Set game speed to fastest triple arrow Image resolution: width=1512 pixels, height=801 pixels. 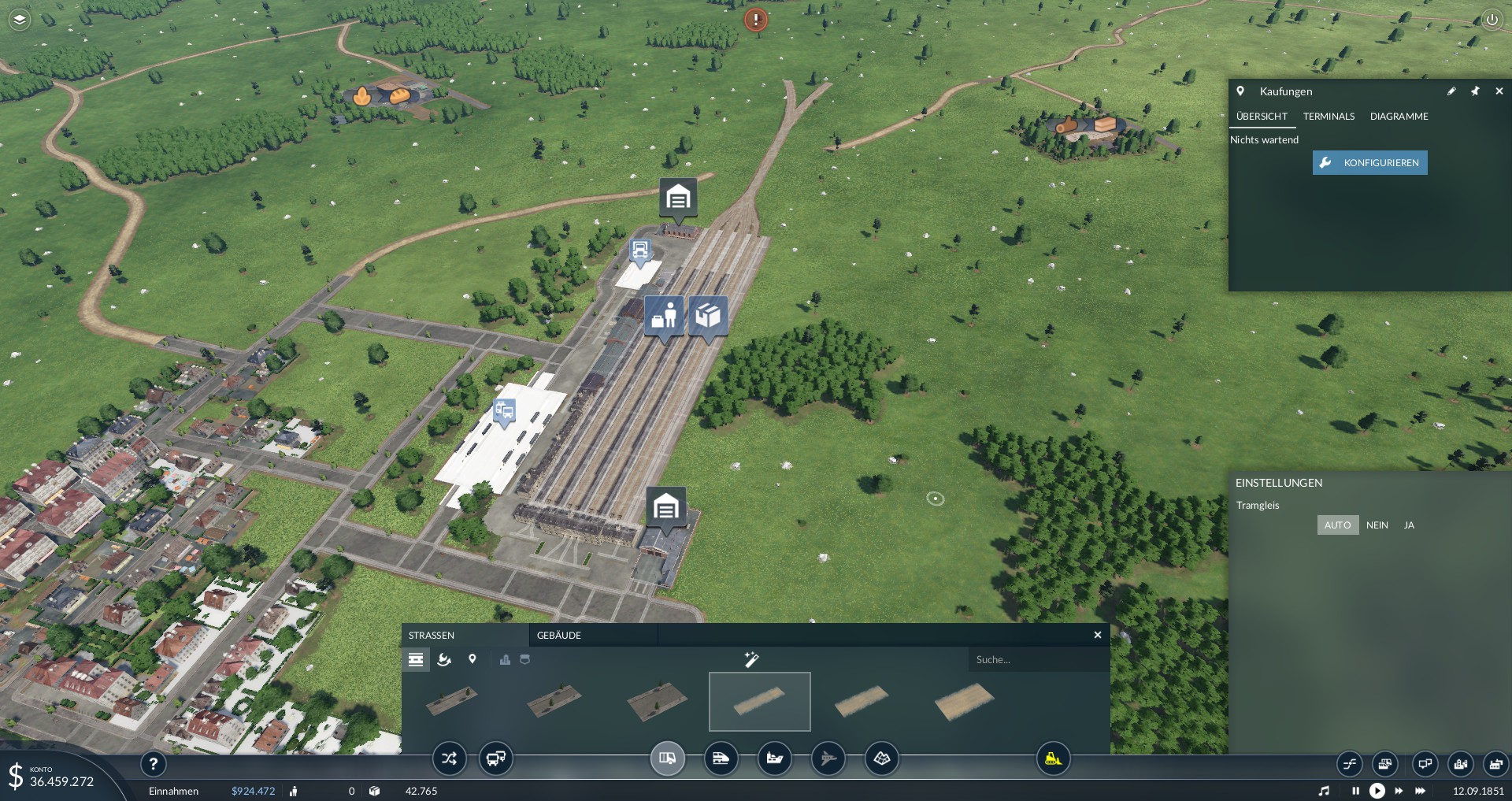coord(1420,791)
